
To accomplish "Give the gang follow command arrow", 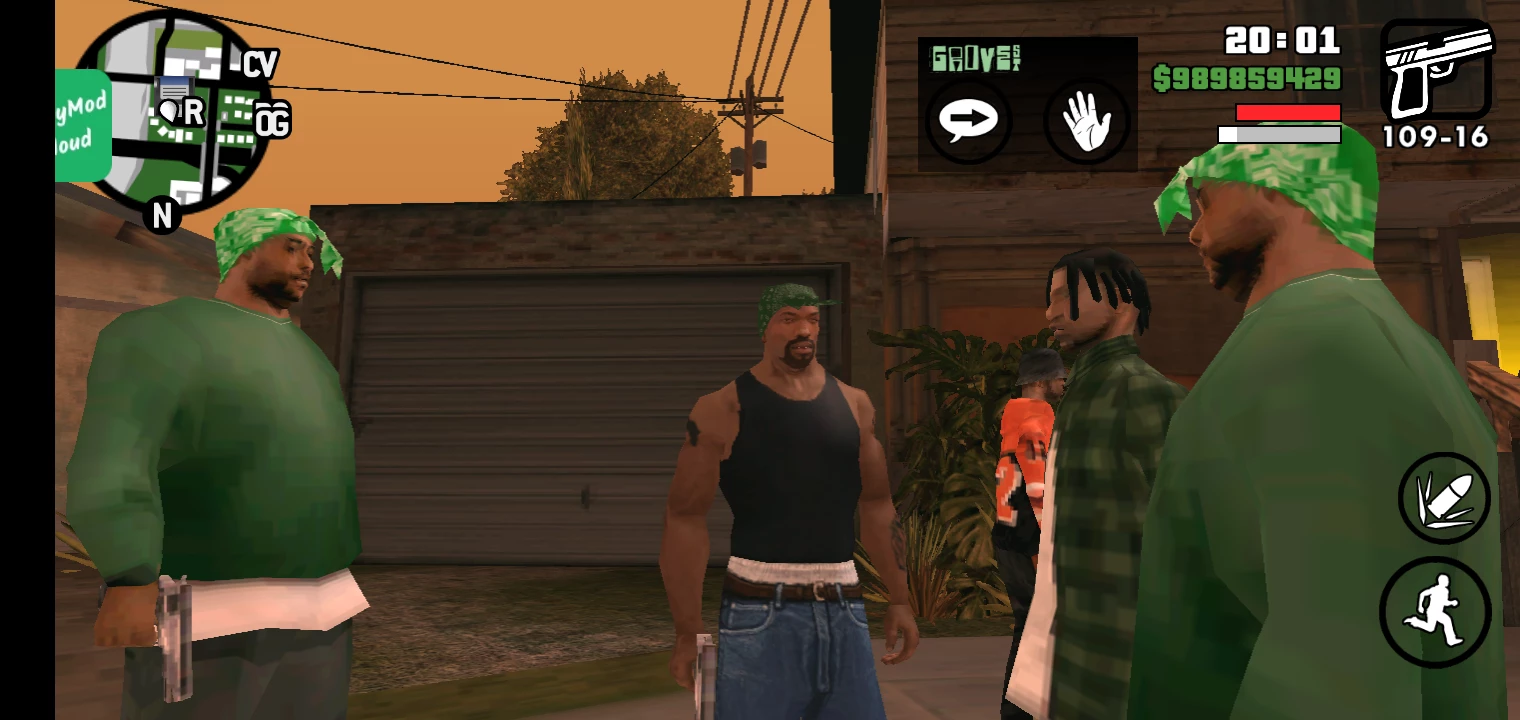I will click(x=967, y=120).
